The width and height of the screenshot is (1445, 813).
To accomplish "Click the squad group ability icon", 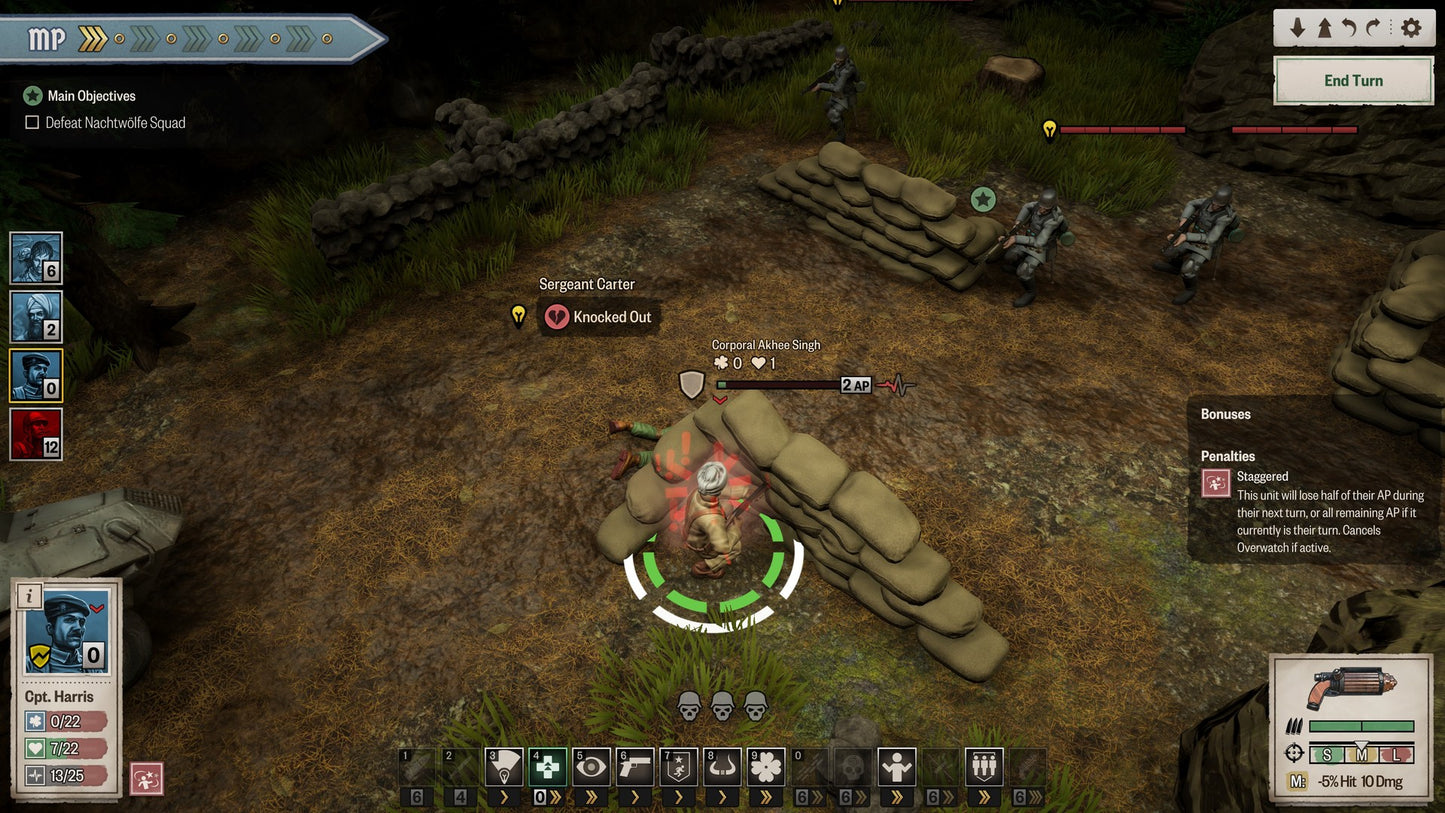I will [x=983, y=767].
